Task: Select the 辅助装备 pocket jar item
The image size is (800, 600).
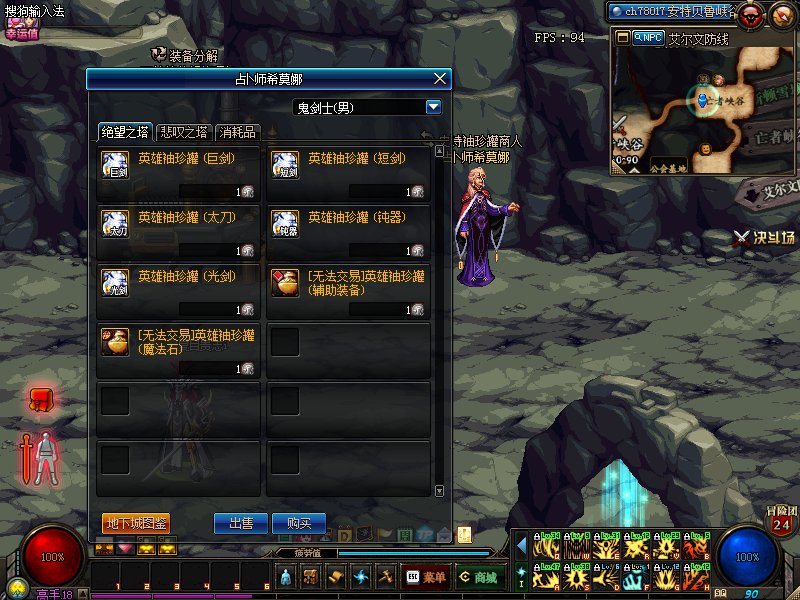Action: pos(349,292)
